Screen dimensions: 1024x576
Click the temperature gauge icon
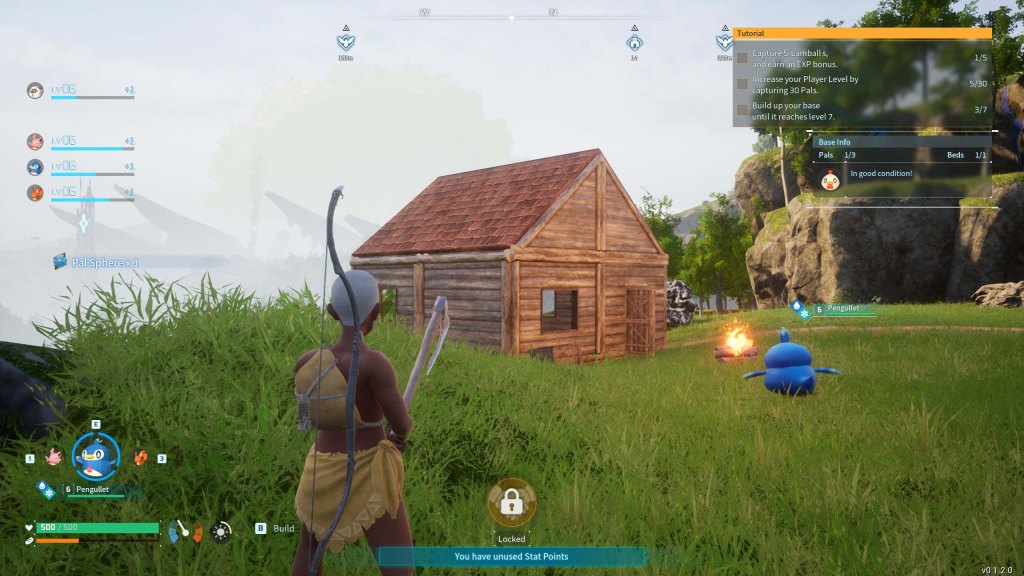coord(184,531)
